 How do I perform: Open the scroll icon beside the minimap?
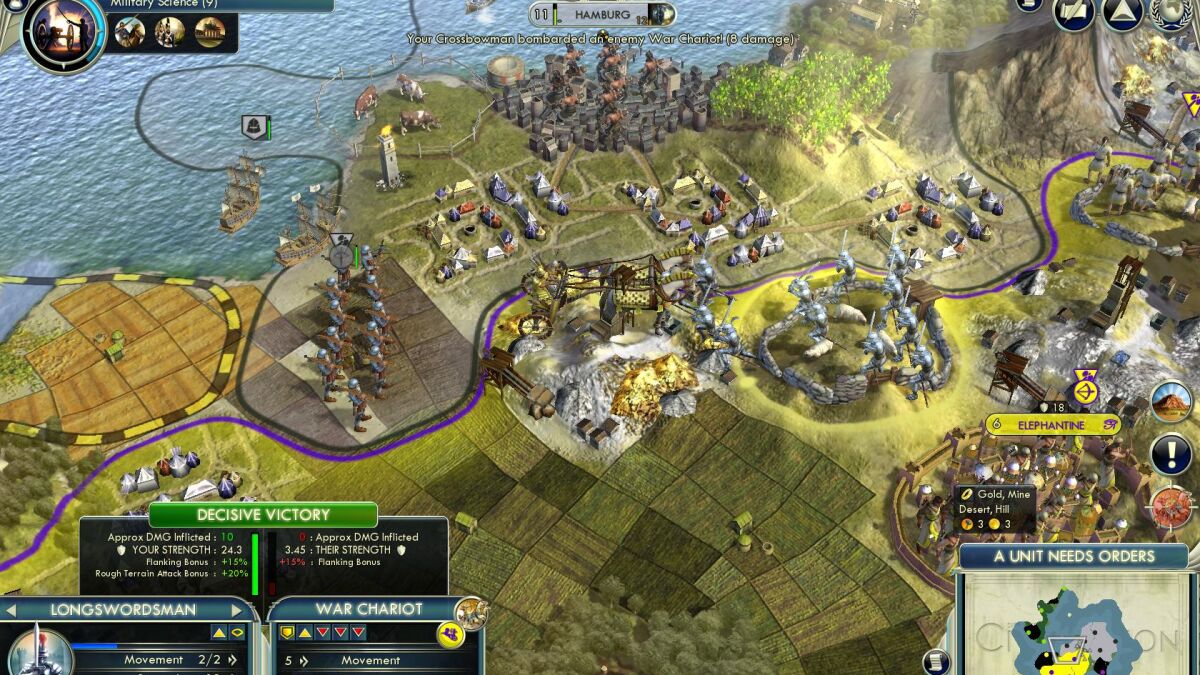(936, 660)
